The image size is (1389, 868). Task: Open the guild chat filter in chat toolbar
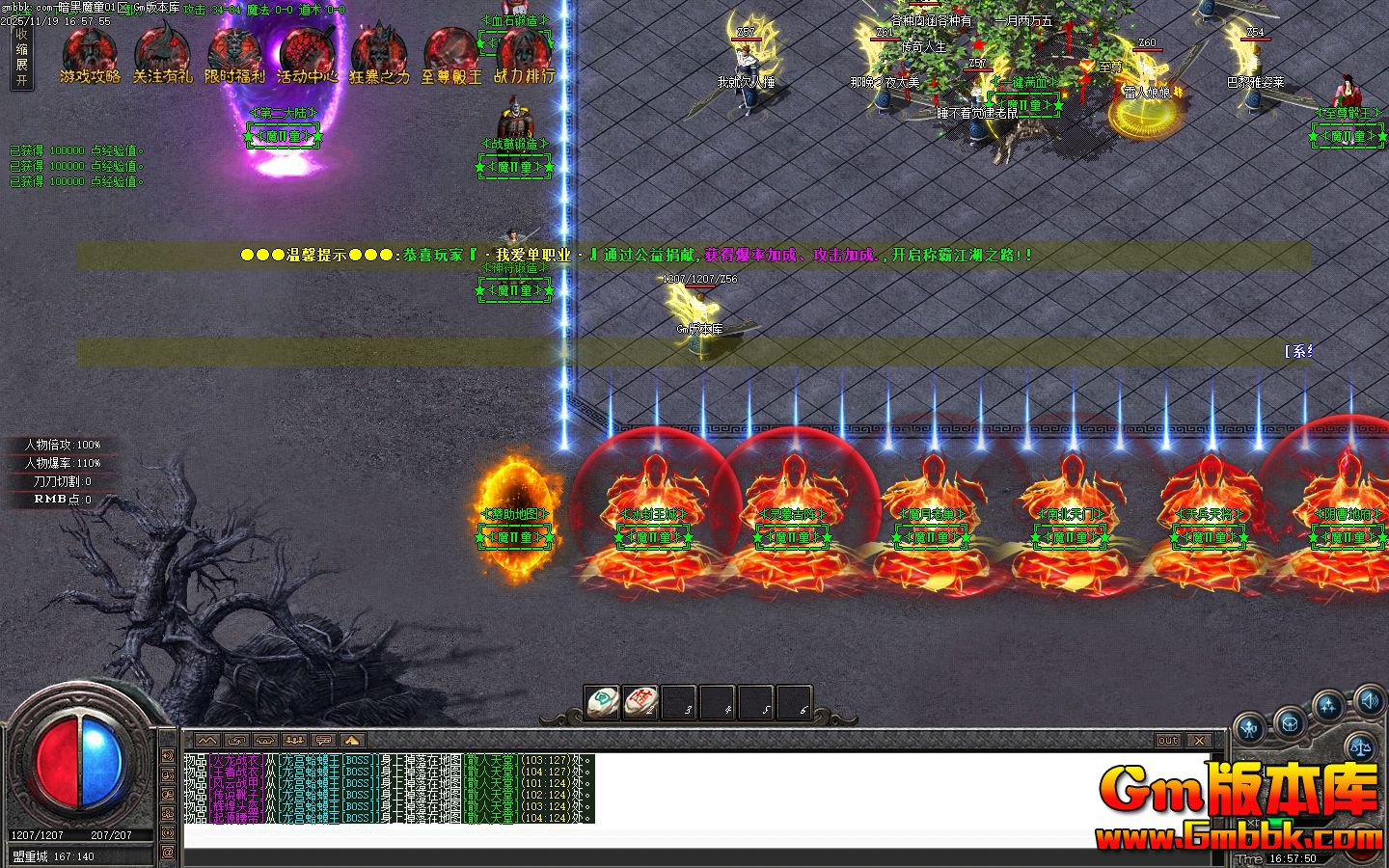click(x=294, y=740)
